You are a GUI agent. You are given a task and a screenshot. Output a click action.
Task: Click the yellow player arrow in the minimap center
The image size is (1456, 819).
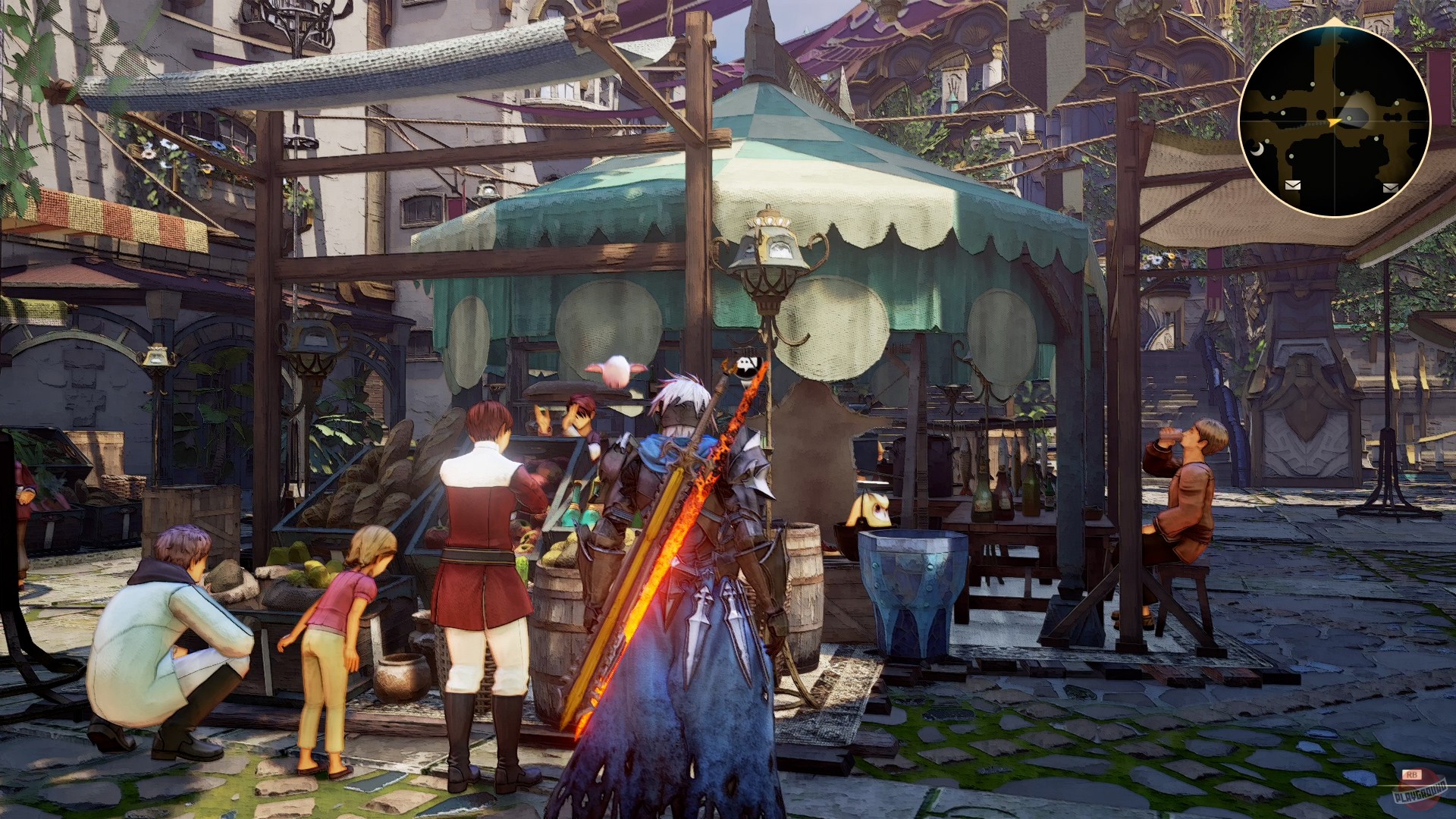[1333, 122]
